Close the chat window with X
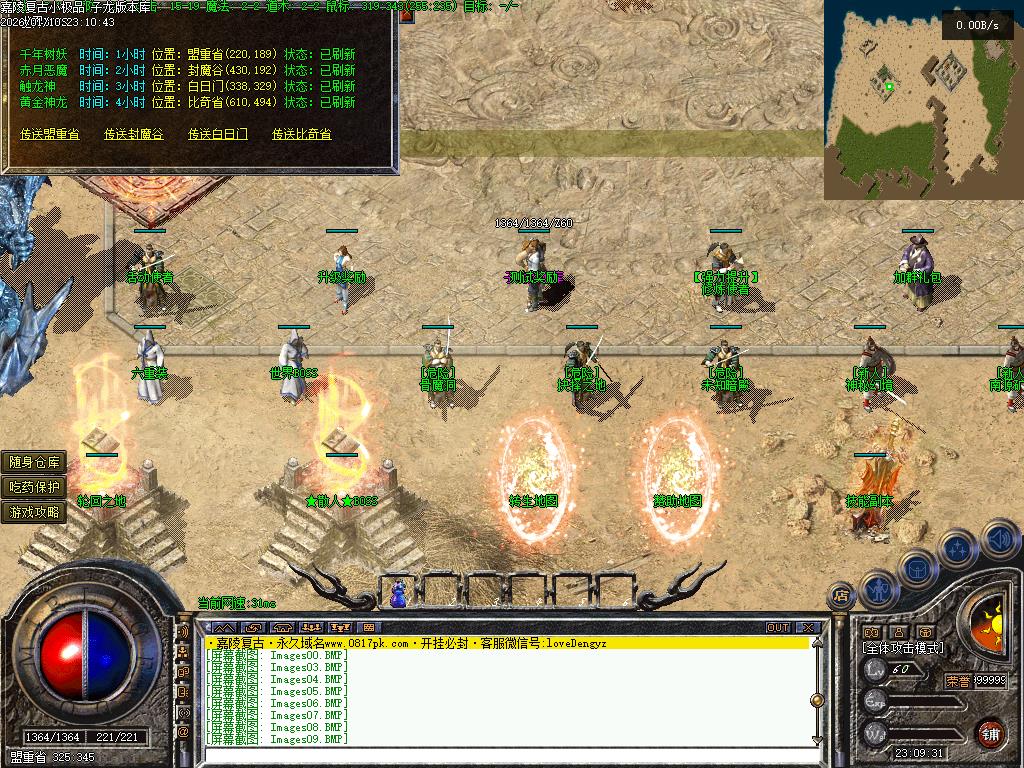Image resolution: width=1024 pixels, height=768 pixels. click(x=808, y=628)
